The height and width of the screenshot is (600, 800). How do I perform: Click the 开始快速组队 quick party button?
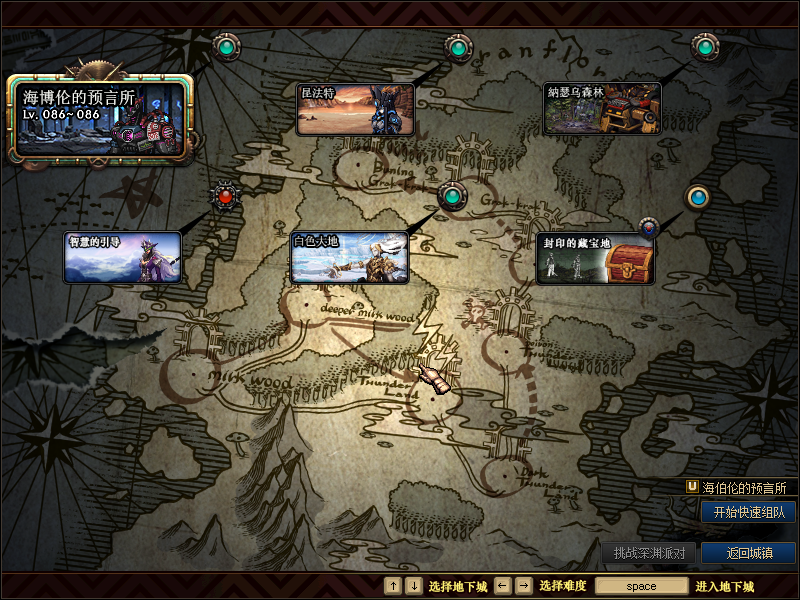pyautogui.click(x=748, y=512)
